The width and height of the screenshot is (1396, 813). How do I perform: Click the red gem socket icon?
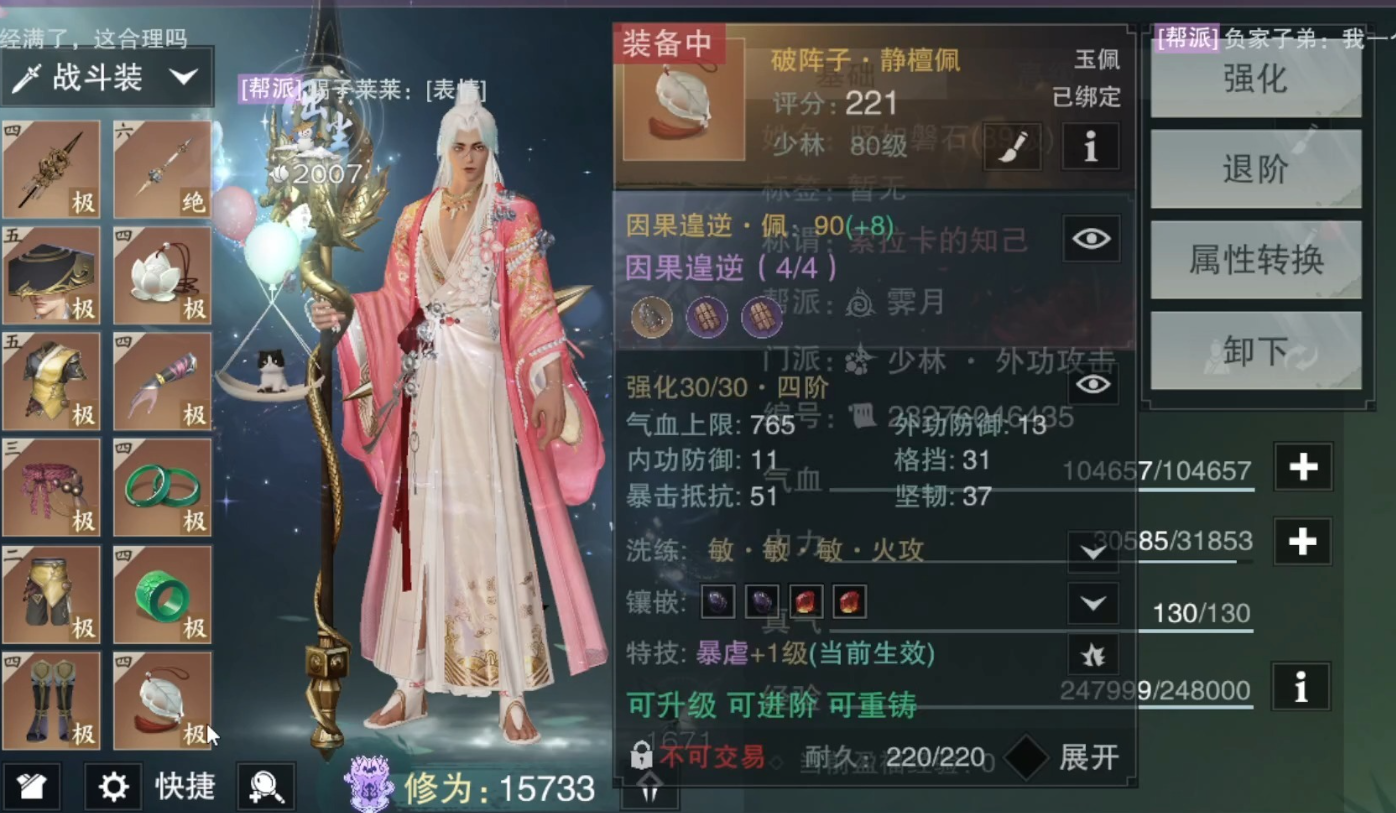coord(807,602)
